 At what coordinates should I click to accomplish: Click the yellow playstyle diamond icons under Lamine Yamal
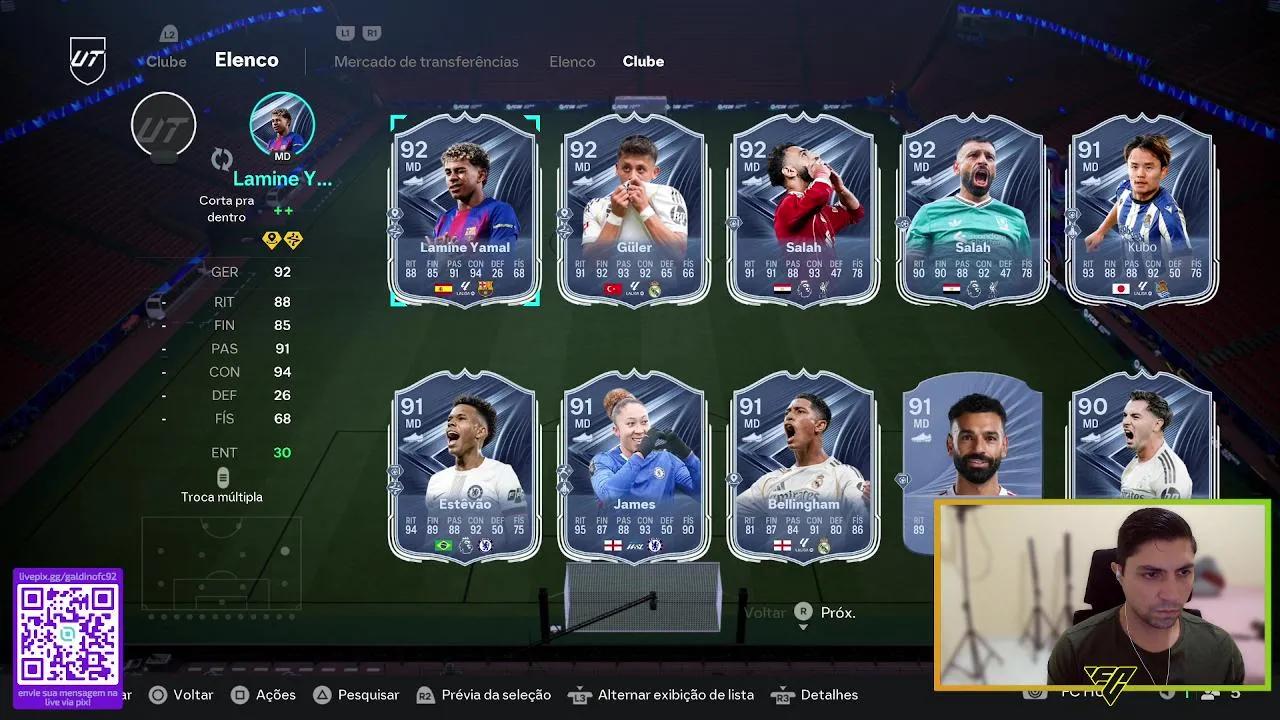282,240
